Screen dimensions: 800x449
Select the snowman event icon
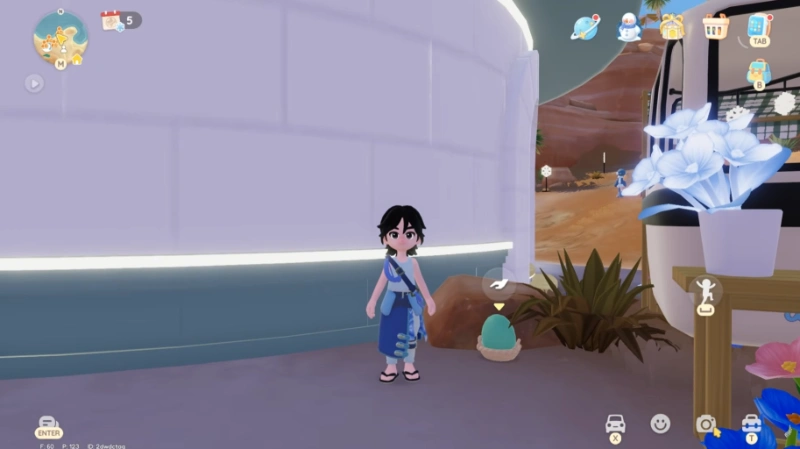click(628, 27)
